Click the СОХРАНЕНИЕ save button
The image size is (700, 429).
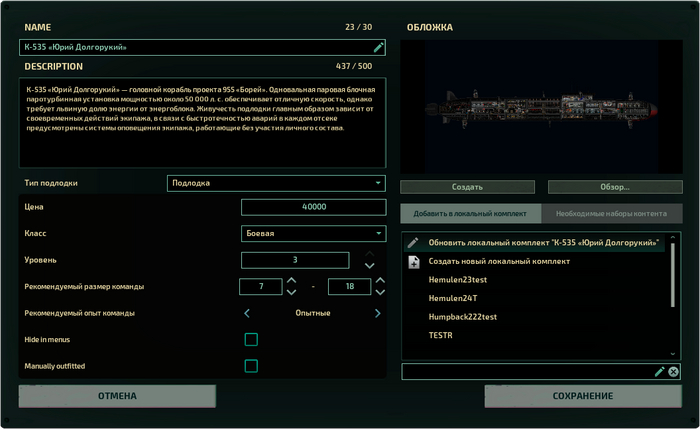coord(582,396)
